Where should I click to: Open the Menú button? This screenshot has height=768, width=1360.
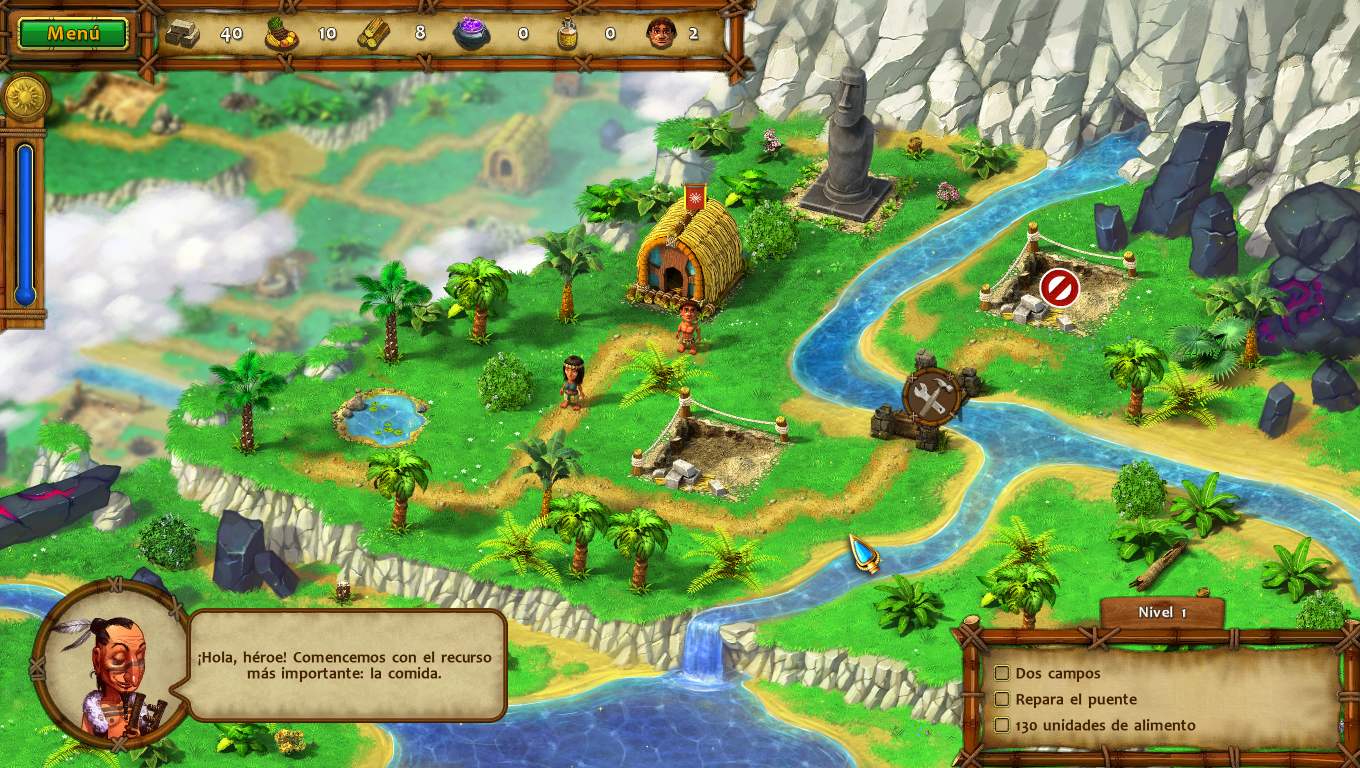[73, 33]
